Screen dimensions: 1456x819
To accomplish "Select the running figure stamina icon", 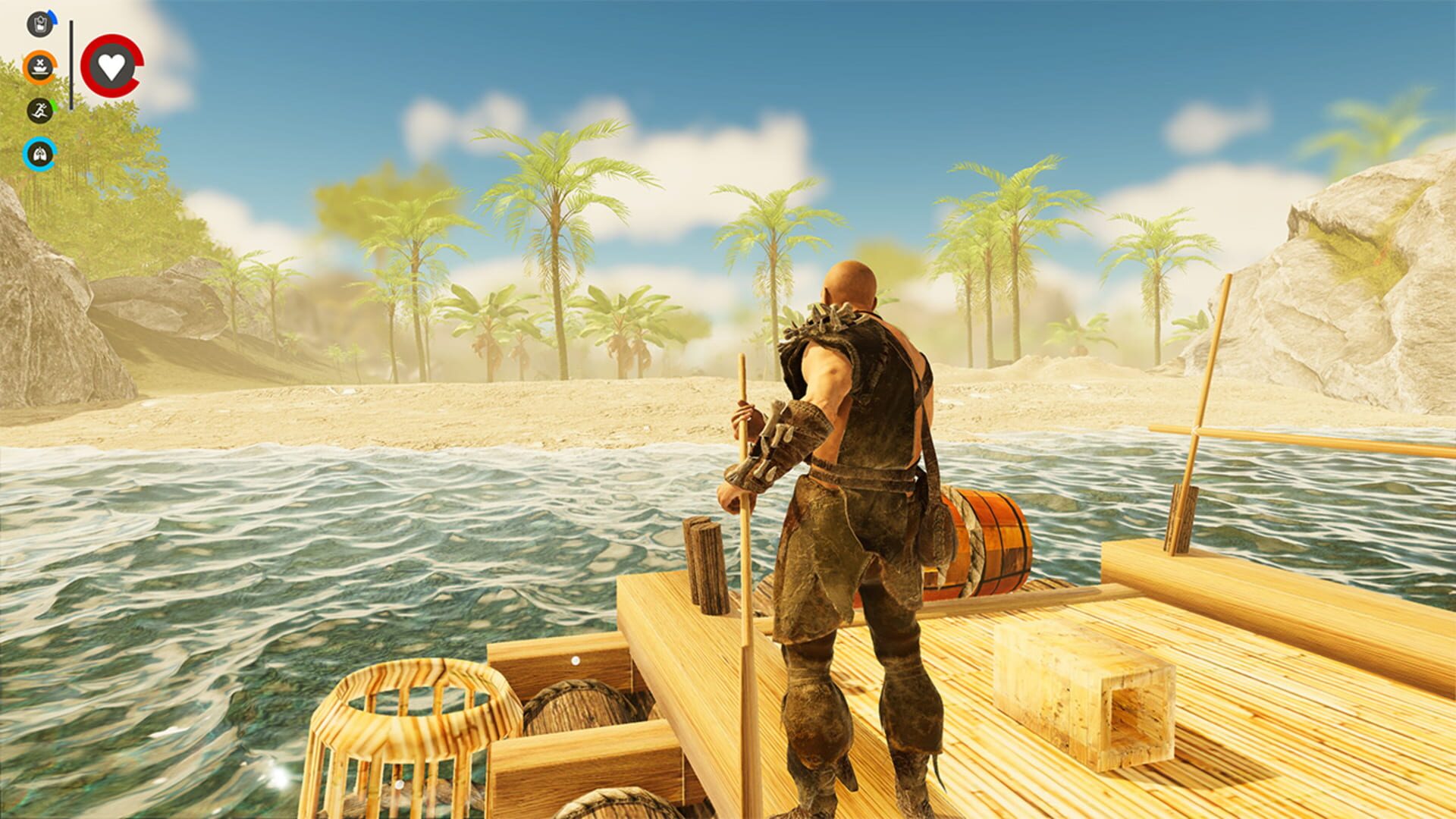I will 40,111.
